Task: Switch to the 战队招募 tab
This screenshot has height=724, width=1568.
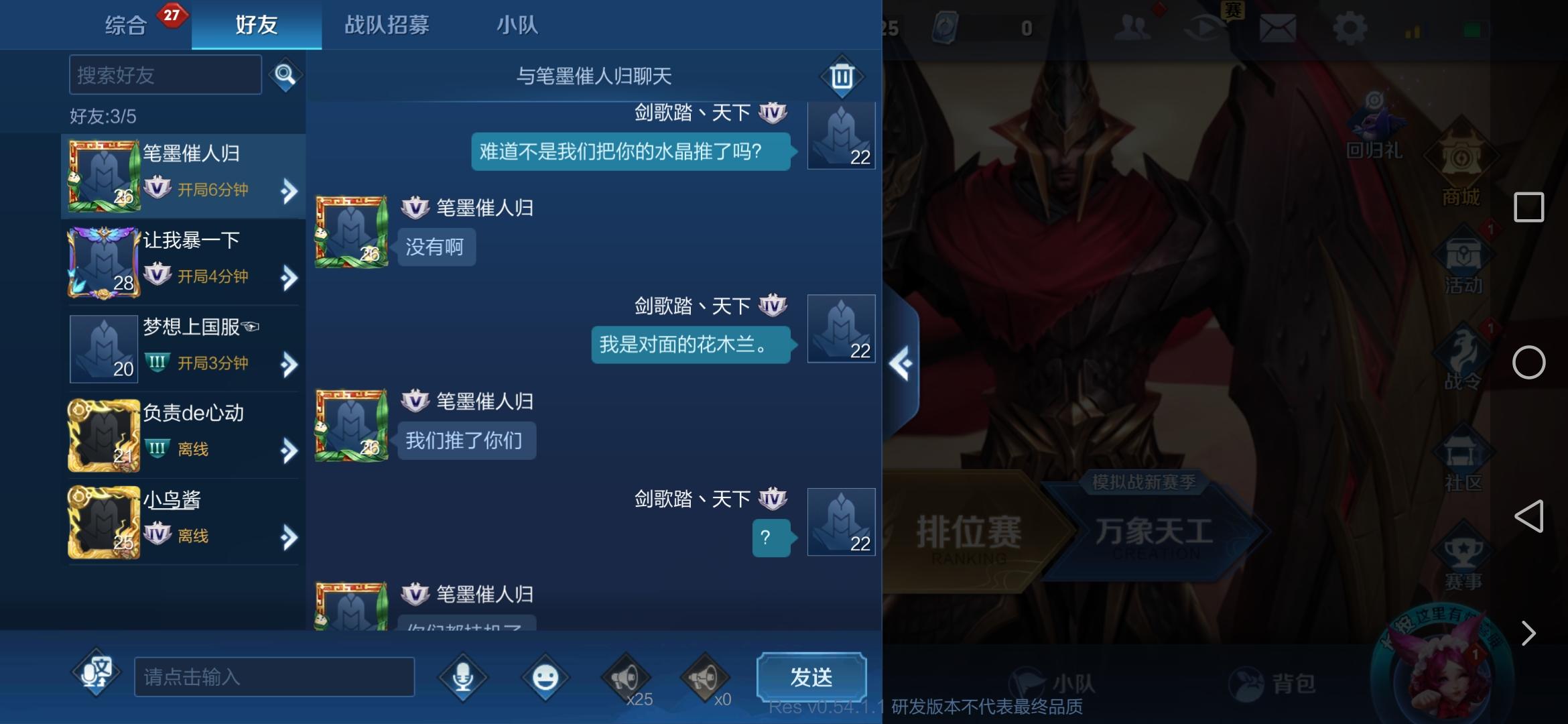Action: 387,25
